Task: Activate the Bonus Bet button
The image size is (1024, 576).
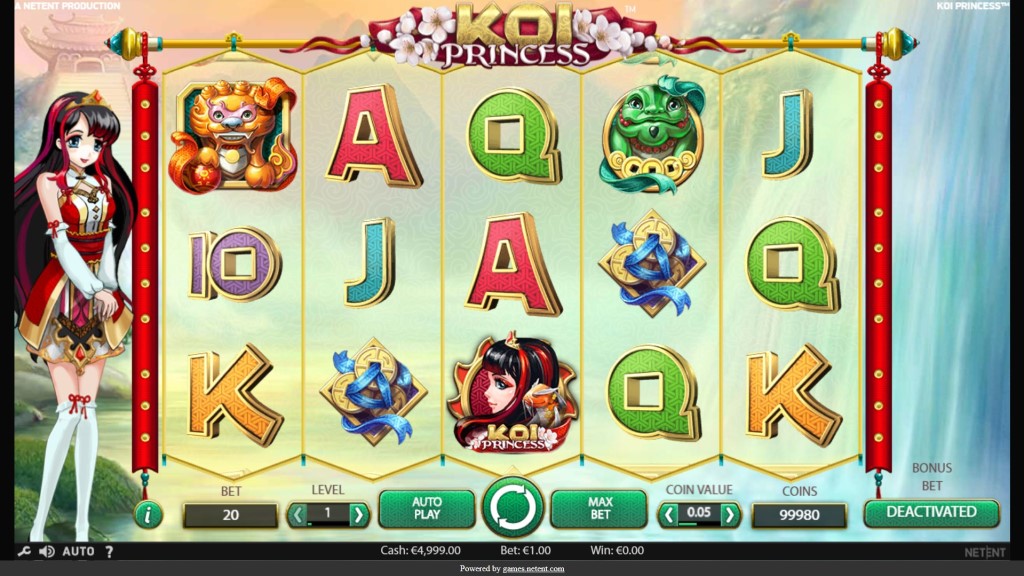Action: tap(931, 512)
